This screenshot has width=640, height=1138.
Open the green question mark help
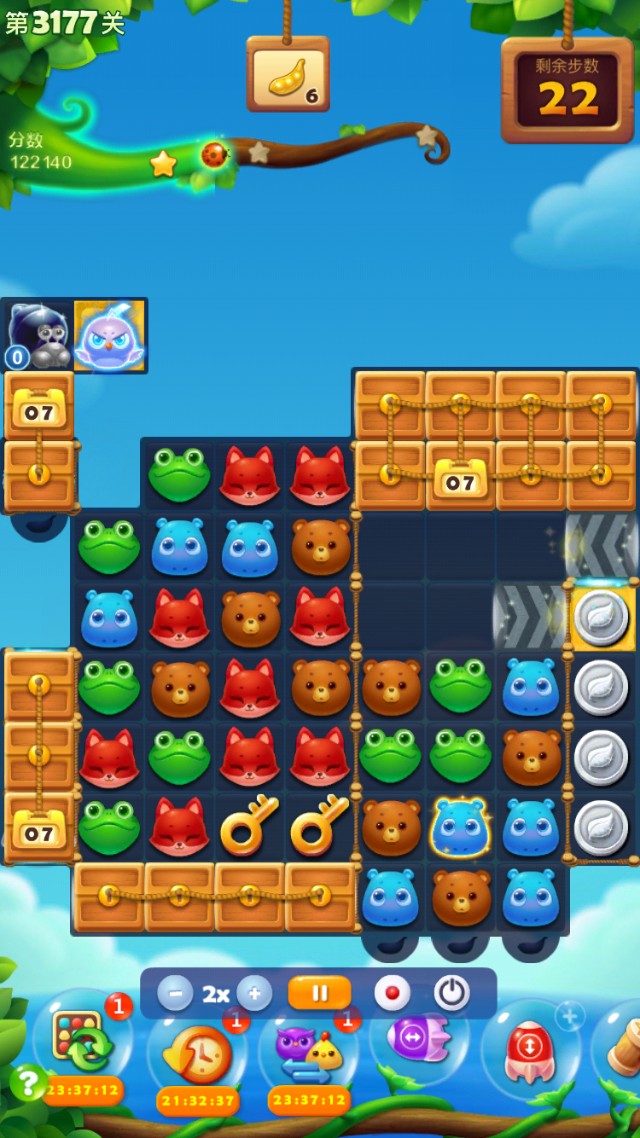tap(25, 1082)
